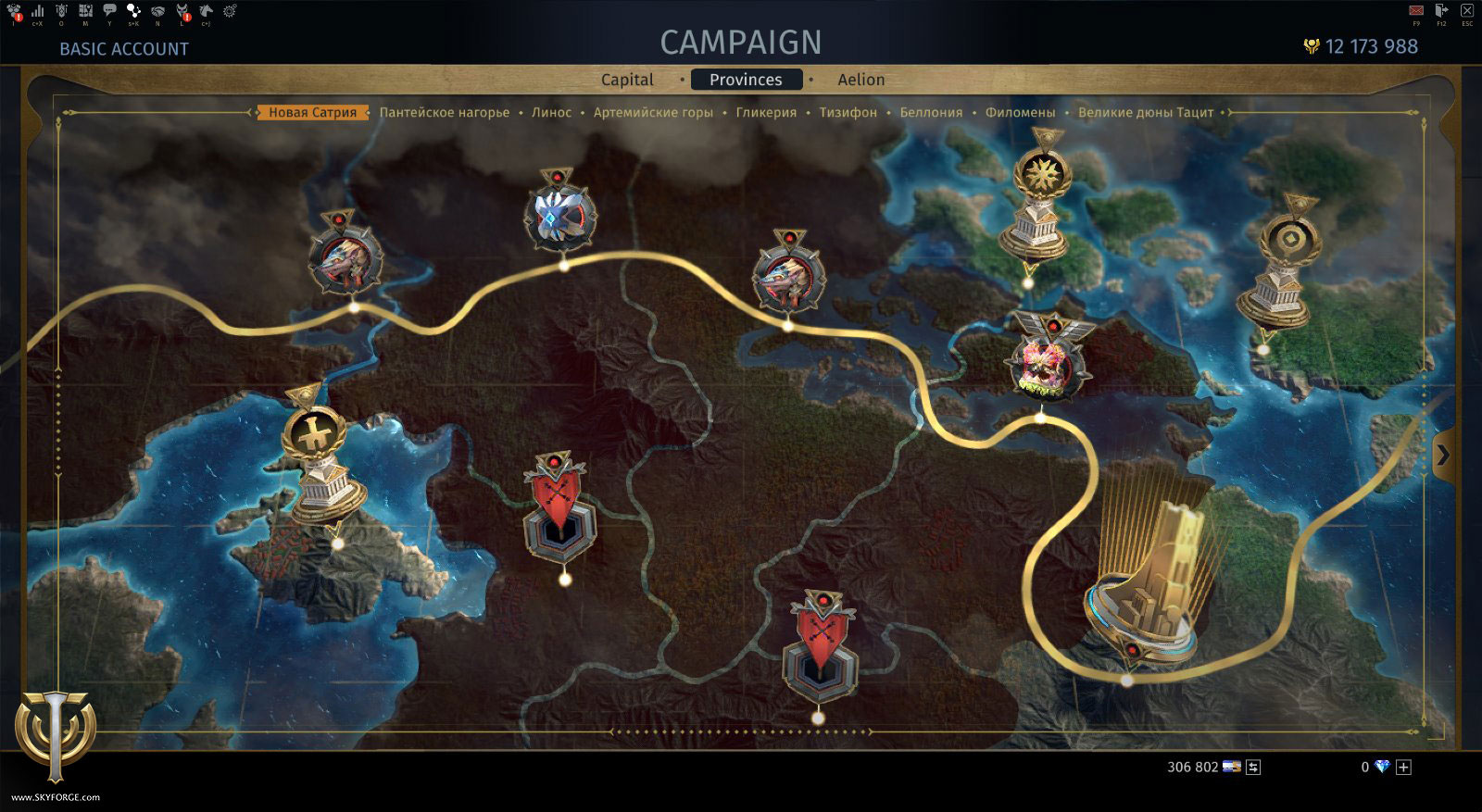Screen dimensions: 1482x812
Task: Select the giant skull invasion node
Action: click(1045, 366)
